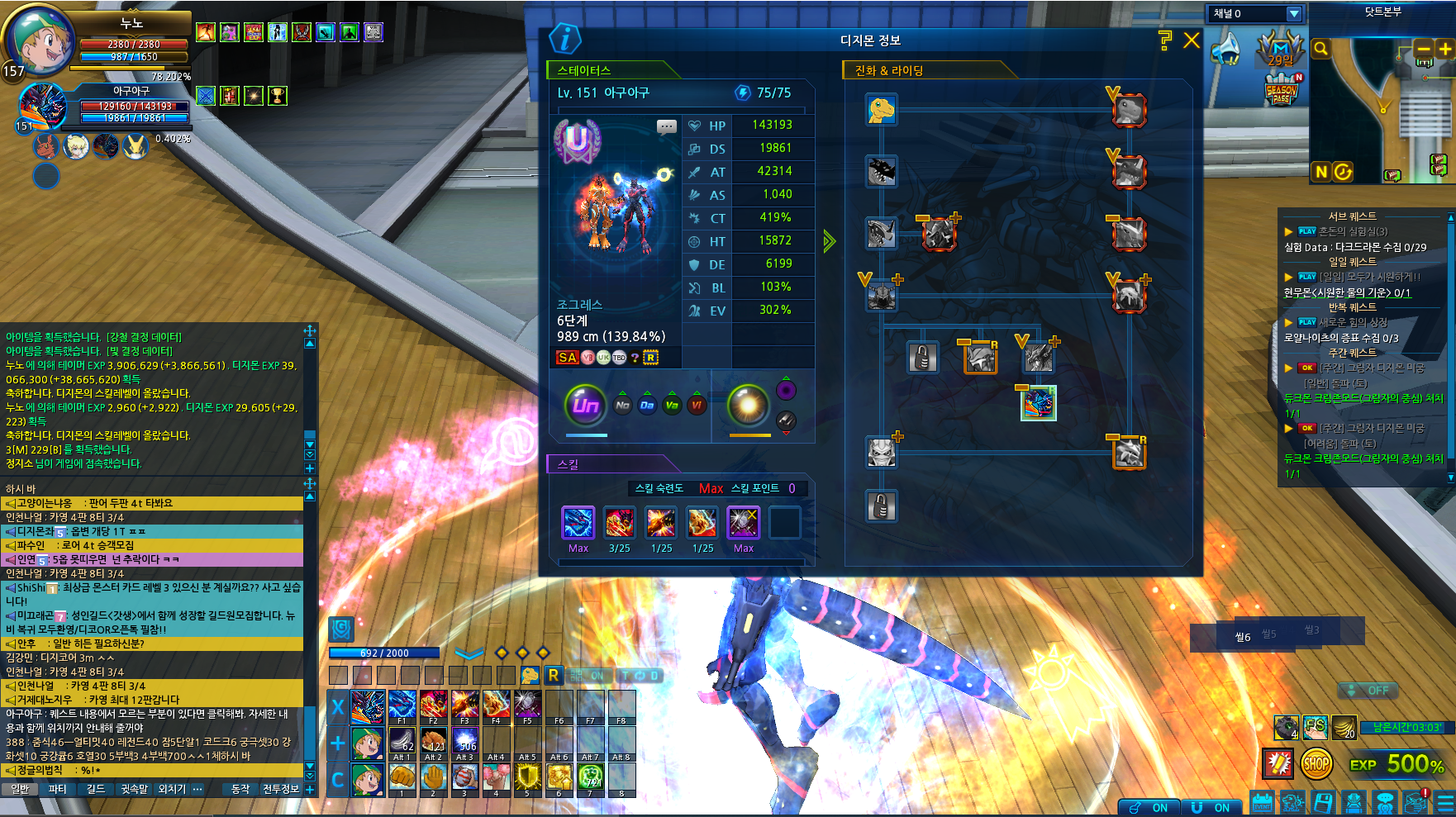1456x817 pixels.
Task: Zoom in the minimap with plus button
Action: 1444,50
